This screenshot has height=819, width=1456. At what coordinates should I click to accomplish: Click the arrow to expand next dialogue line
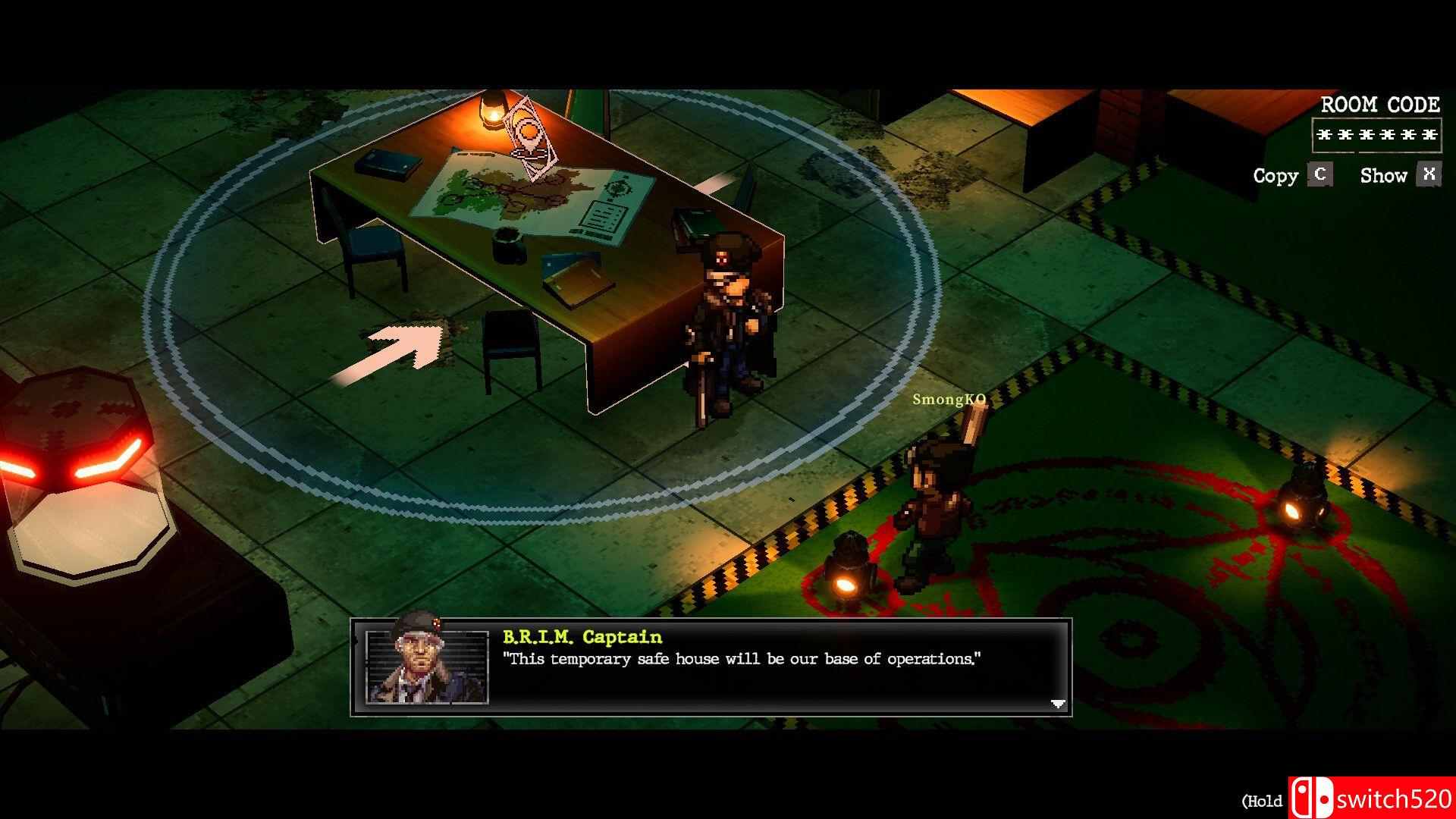click(1059, 704)
